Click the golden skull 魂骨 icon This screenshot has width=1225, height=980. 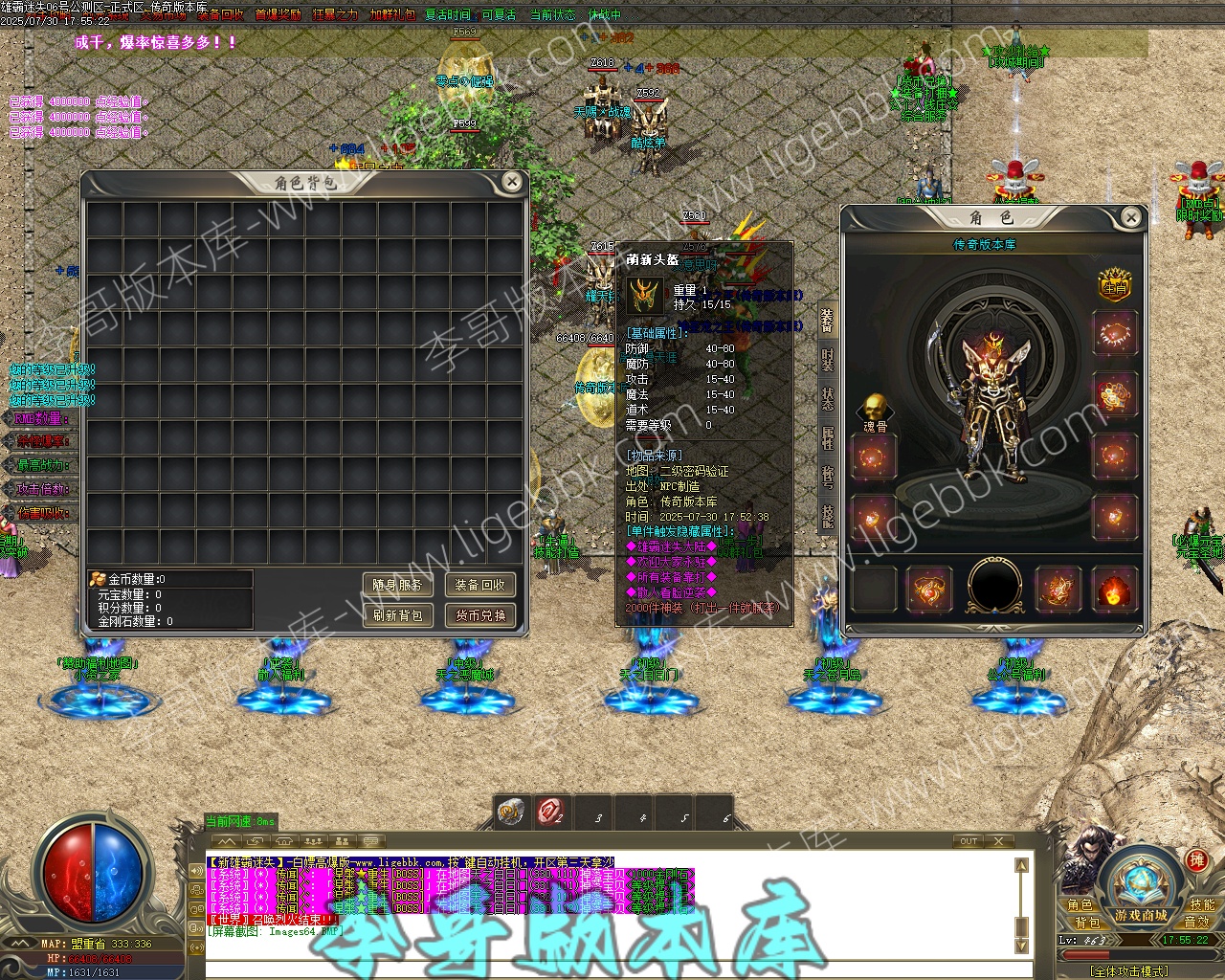click(875, 408)
